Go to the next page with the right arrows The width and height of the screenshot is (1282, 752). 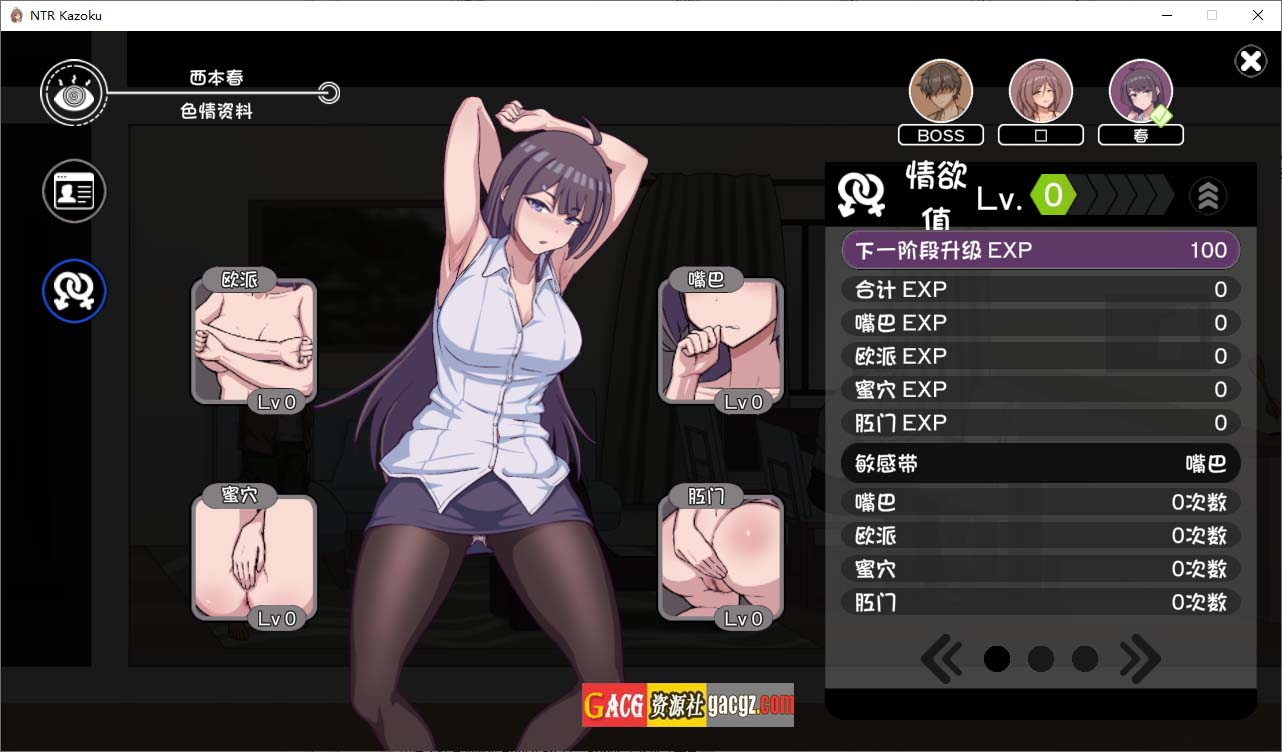click(x=1141, y=658)
